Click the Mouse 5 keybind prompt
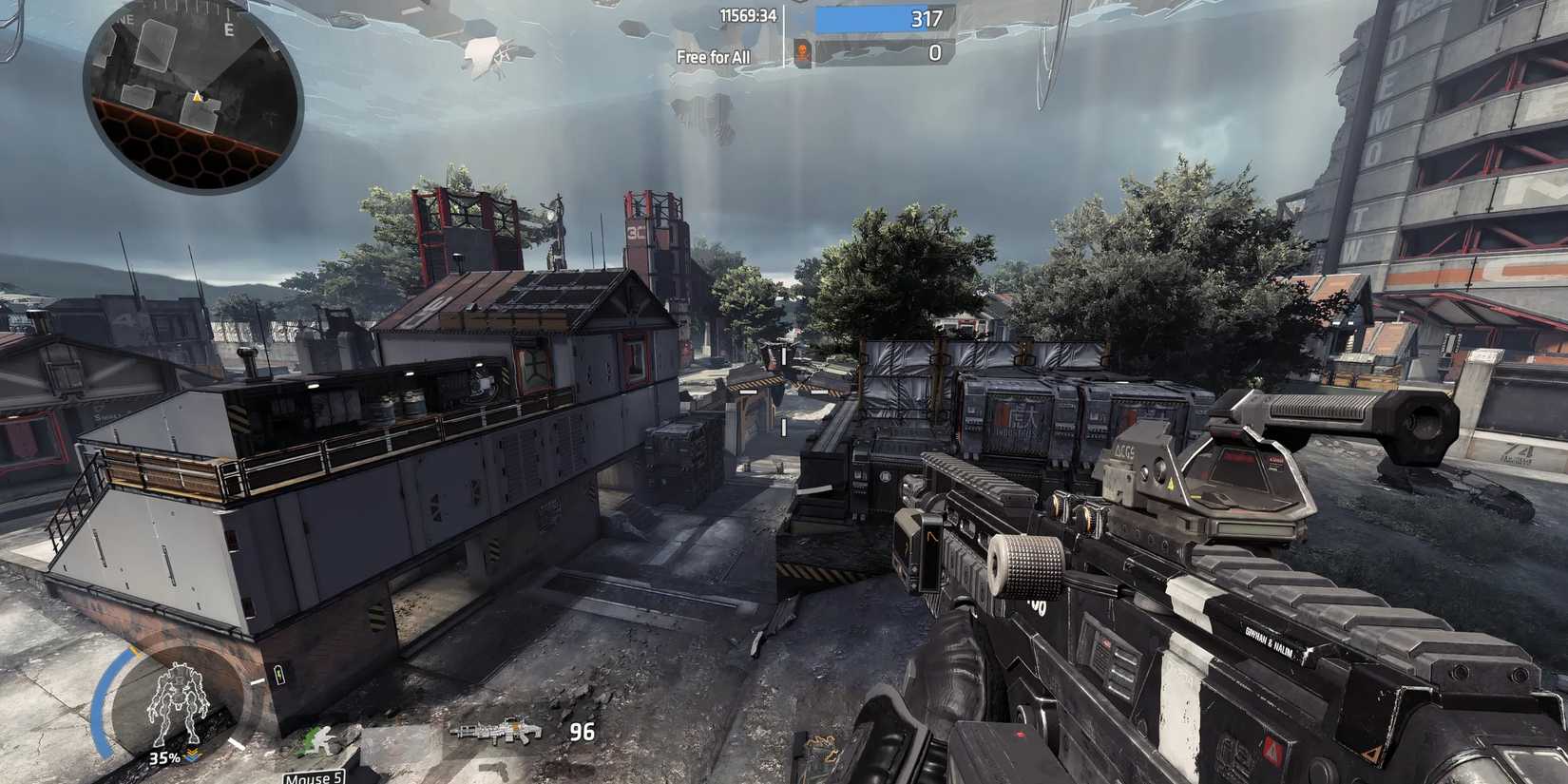1568x784 pixels. [x=313, y=777]
